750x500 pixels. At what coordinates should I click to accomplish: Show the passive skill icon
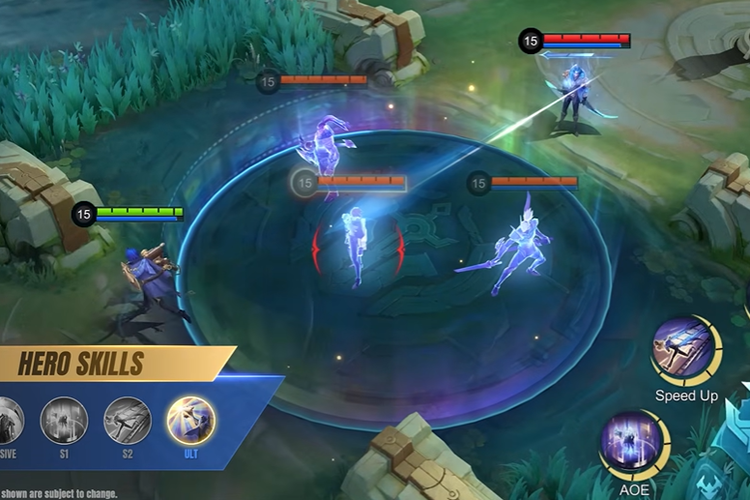click(x=8, y=420)
